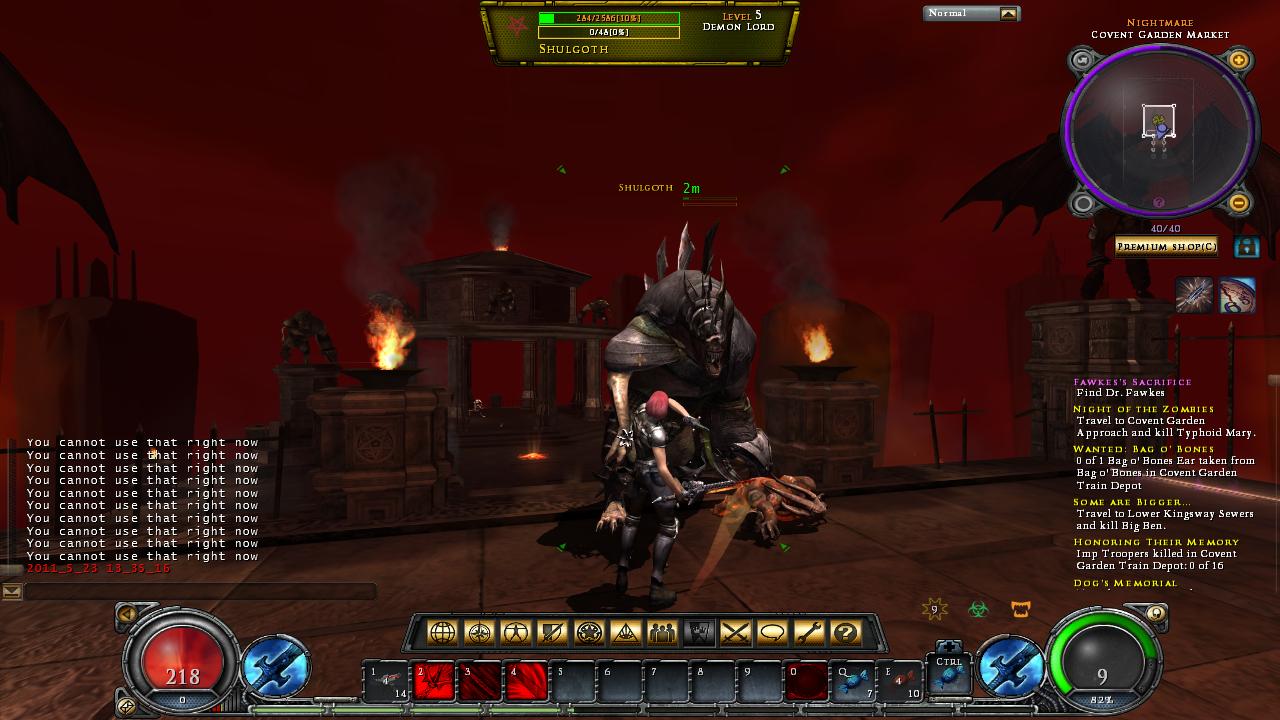
Task: Select the Night of the Zombies quest
Action: (1144, 409)
